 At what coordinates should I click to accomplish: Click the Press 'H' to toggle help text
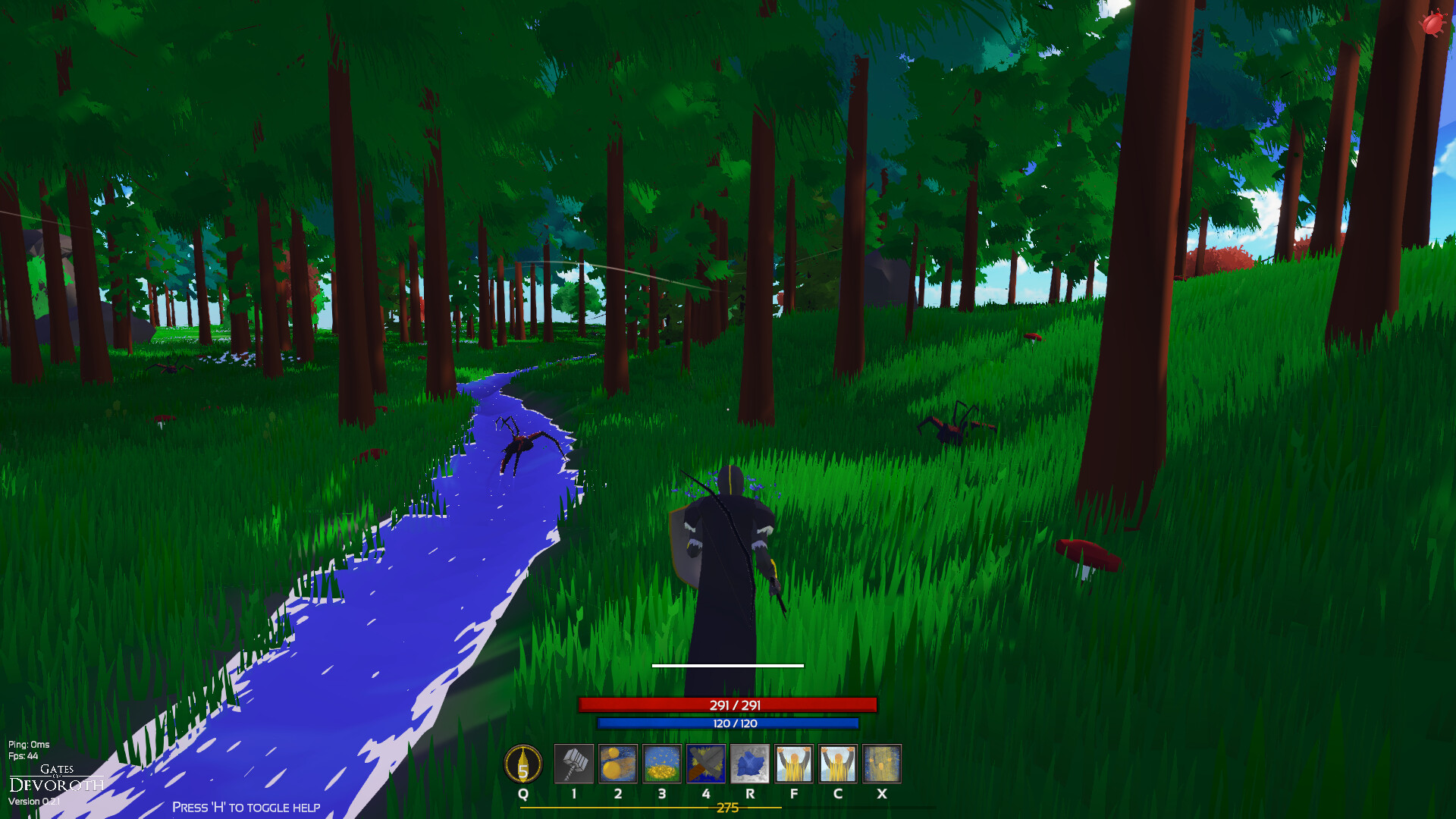(246, 808)
